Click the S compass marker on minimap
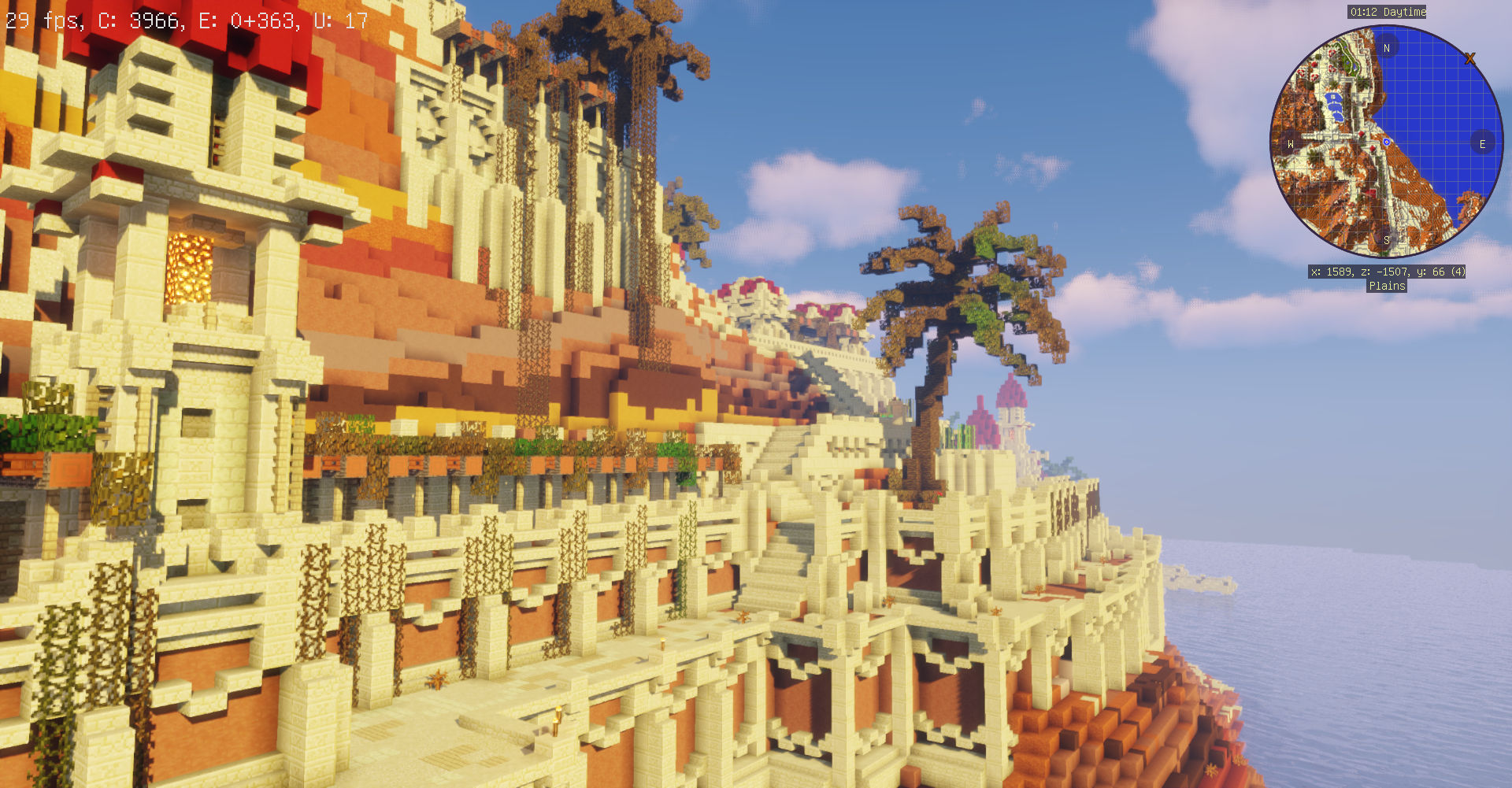Image resolution: width=1512 pixels, height=788 pixels. pyautogui.click(x=1386, y=240)
